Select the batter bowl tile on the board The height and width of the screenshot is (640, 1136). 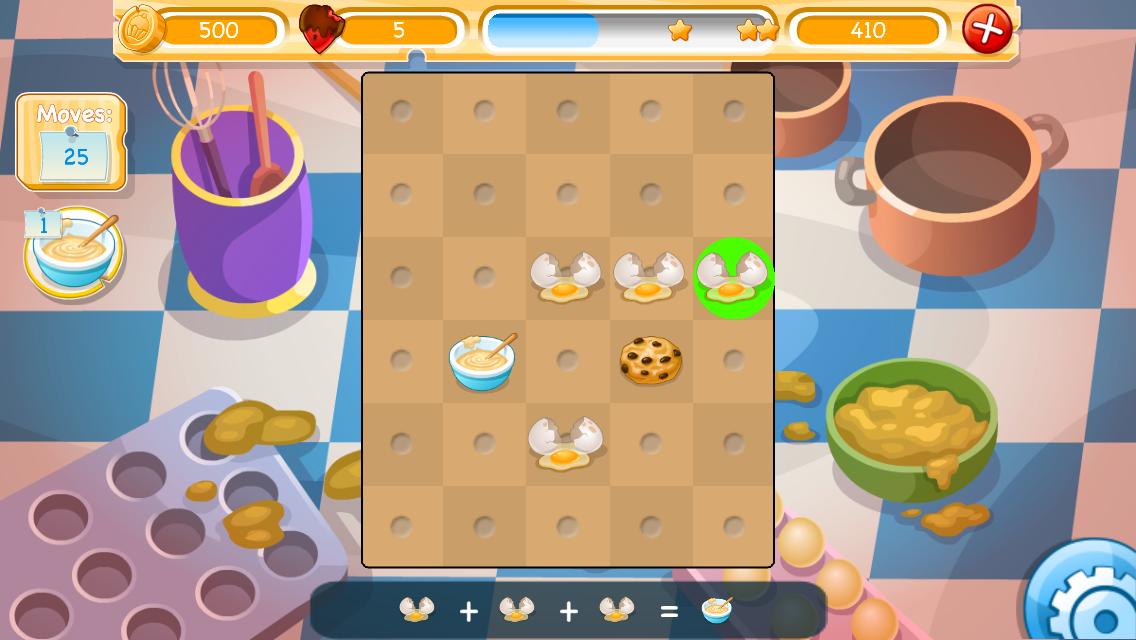pos(483,361)
